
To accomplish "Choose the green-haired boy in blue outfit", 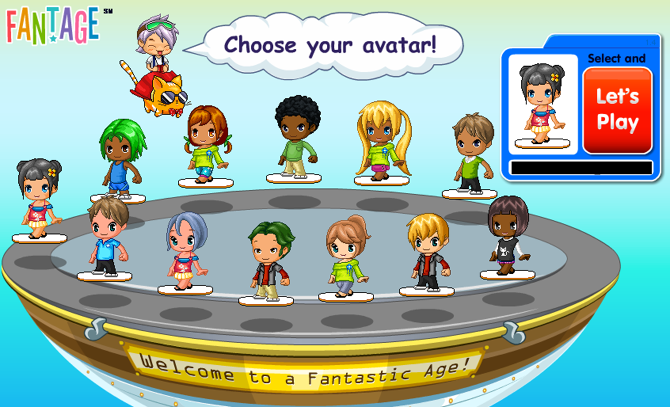I will [117, 158].
